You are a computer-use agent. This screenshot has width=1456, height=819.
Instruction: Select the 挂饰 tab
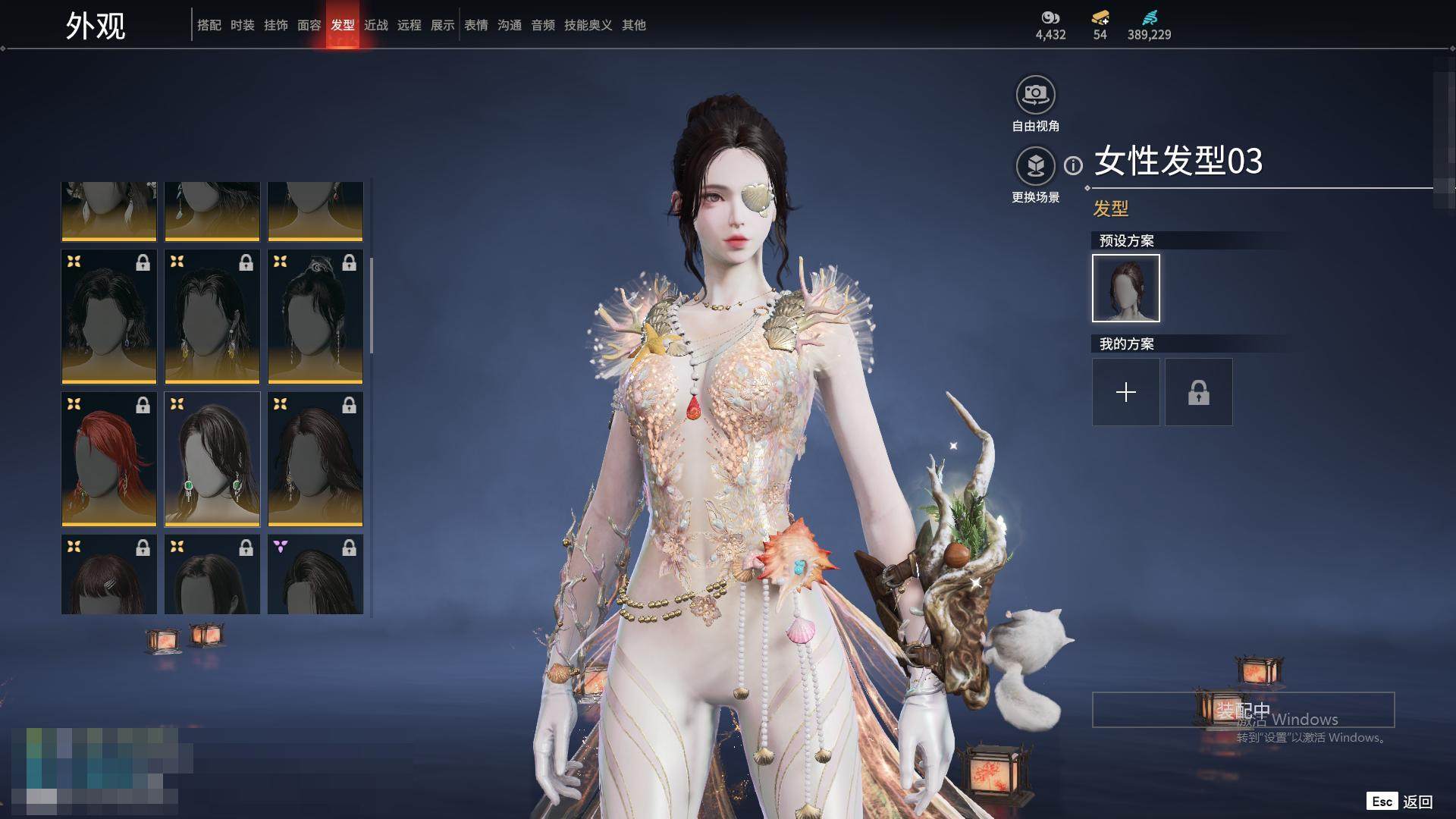point(275,25)
